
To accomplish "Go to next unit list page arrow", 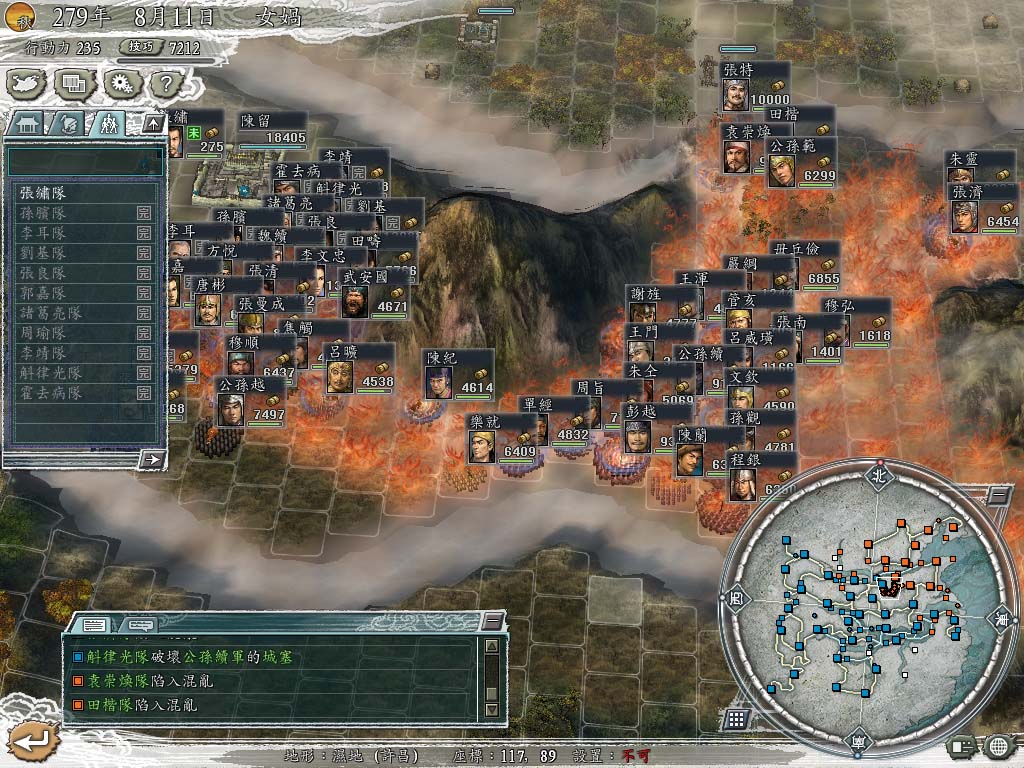I will pos(152,459).
